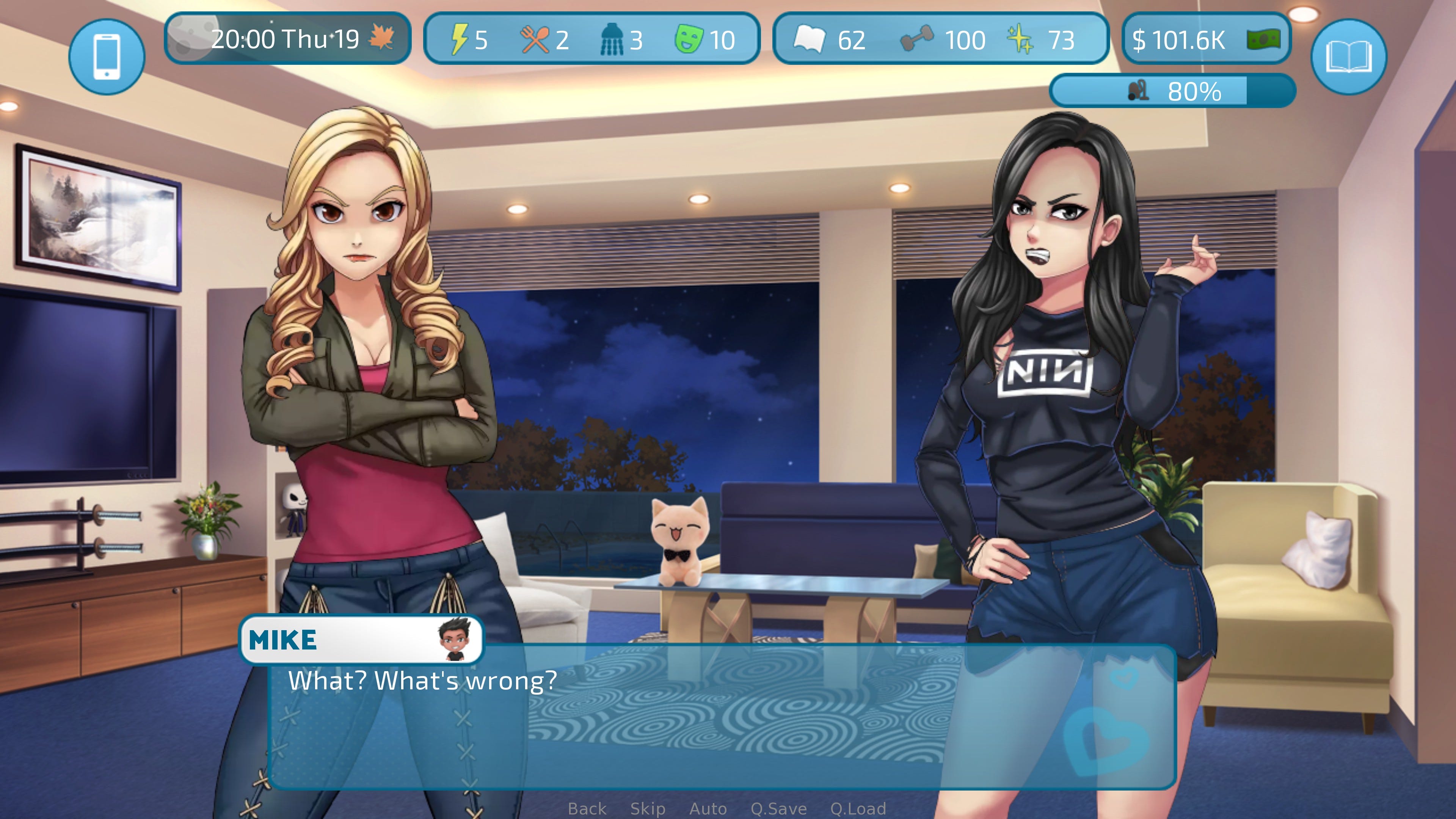Check the energy lightning stat
Viewport: 1456px width, 819px height.
461,39
